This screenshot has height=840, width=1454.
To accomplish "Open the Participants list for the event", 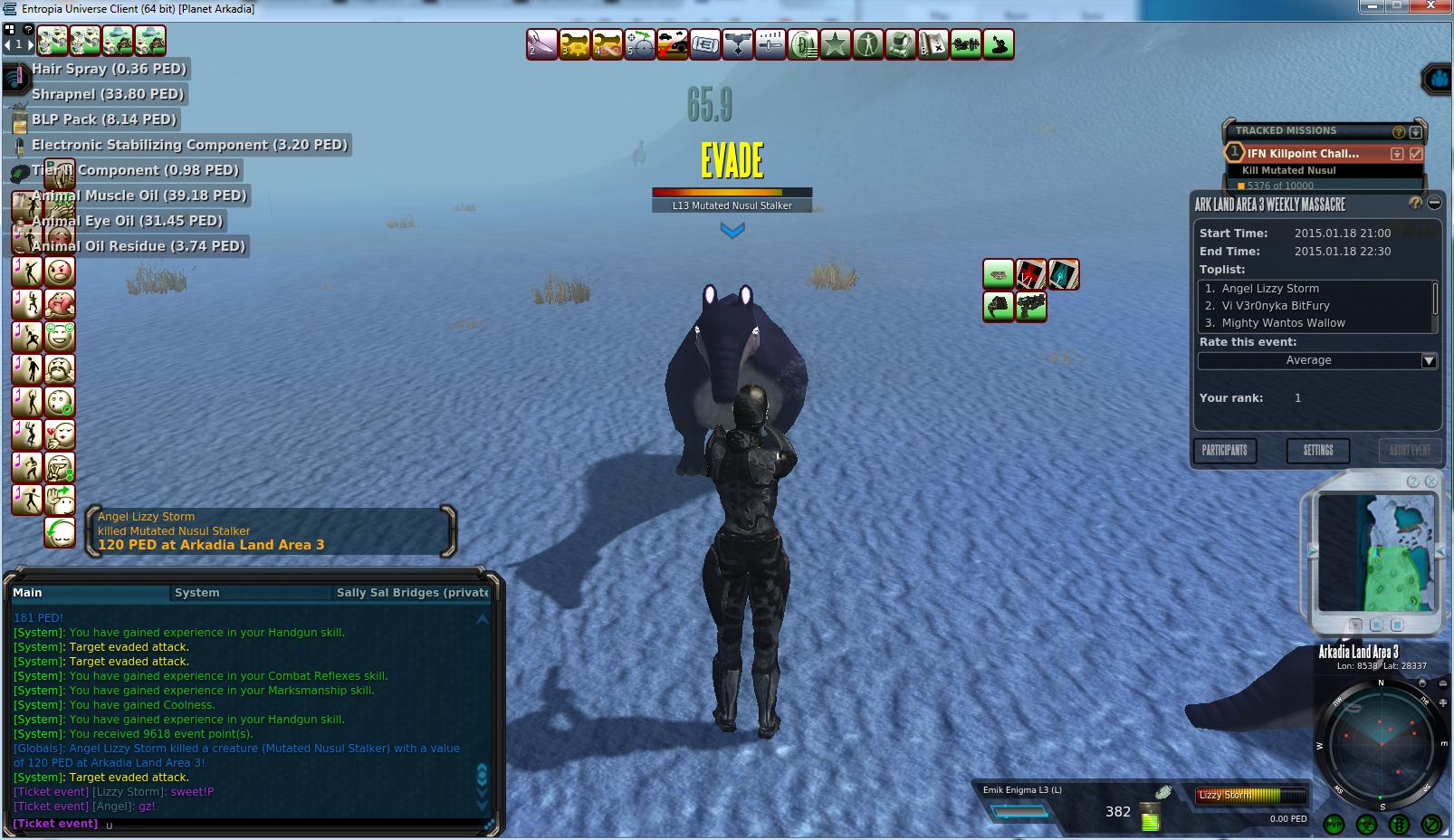I will tap(1224, 450).
